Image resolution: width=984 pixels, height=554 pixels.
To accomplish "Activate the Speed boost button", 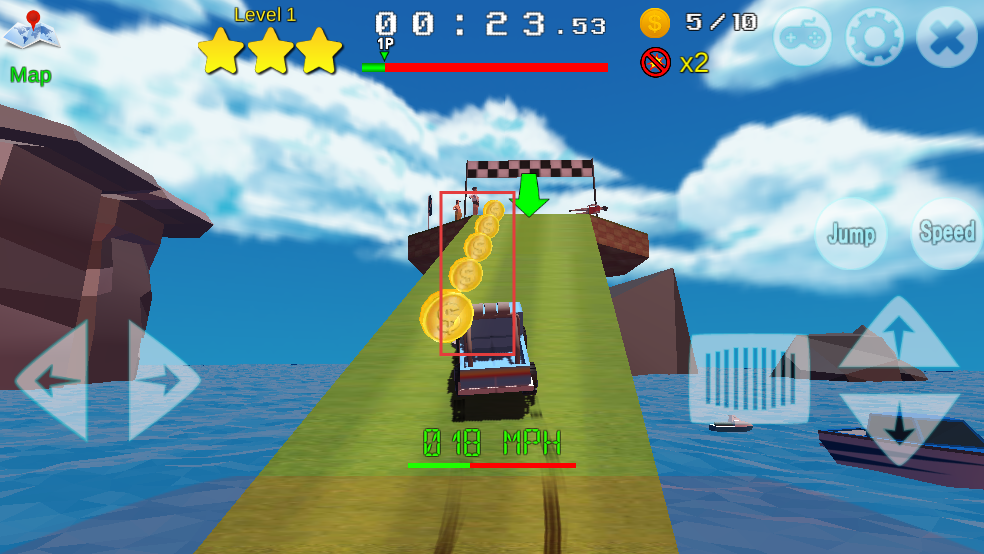I will [x=946, y=233].
